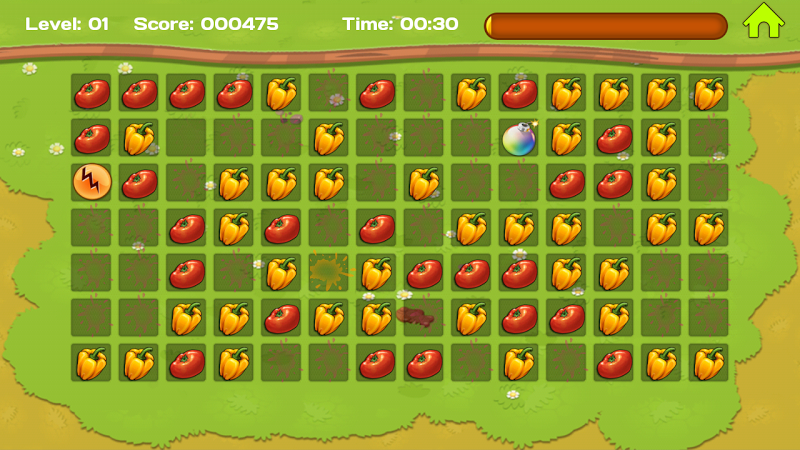Image resolution: width=800 pixels, height=450 pixels.
Task: Go to the green home button
Action: pos(763,21)
